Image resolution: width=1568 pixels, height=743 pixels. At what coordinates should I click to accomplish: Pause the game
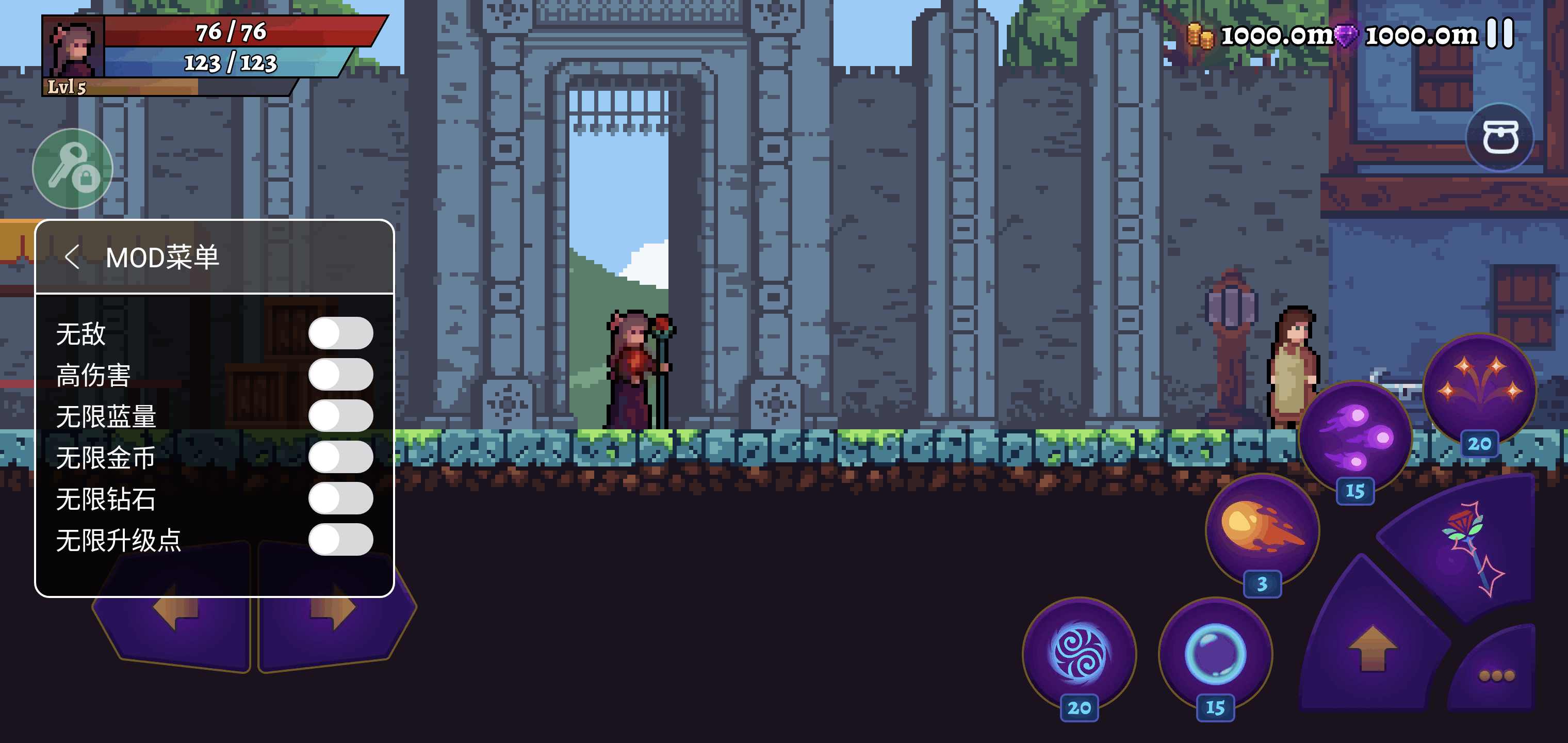(x=1499, y=33)
